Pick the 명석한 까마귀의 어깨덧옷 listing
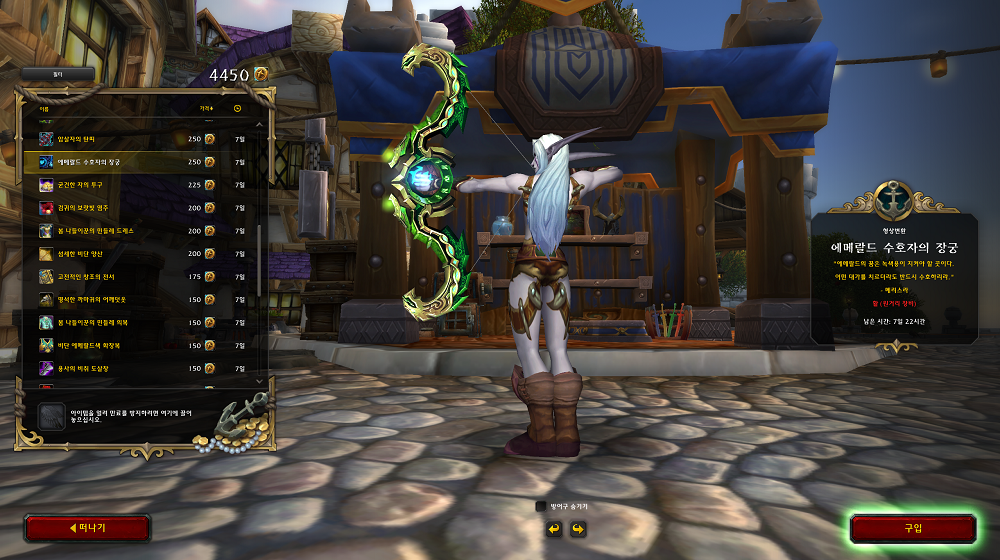The image size is (1000, 560). pos(140,300)
